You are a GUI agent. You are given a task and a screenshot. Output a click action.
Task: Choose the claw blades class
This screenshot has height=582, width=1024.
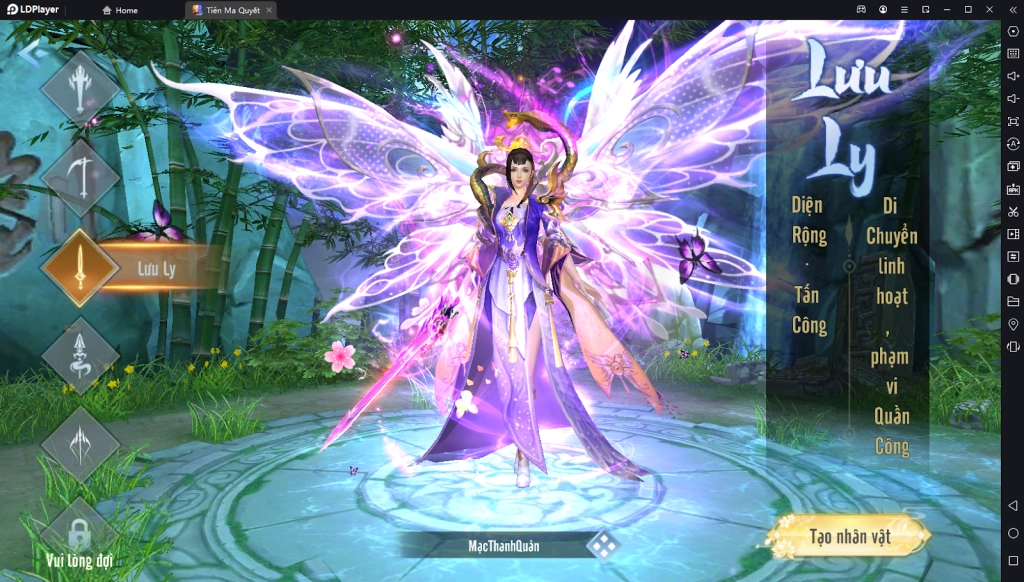coord(79,443)
